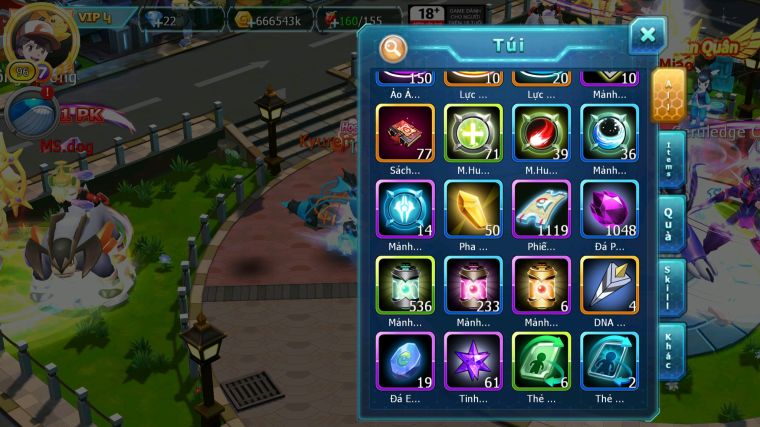Select the purple gem with count 1048
Viewport: 760px width, 427px height.
609,209
